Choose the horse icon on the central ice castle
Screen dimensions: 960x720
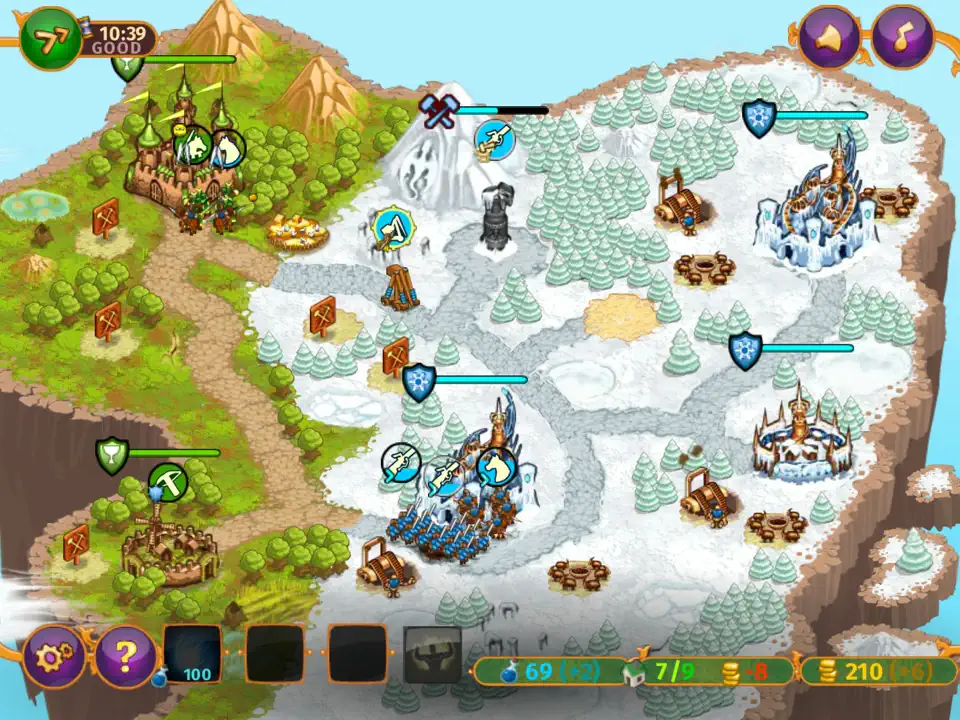(495, 466)
